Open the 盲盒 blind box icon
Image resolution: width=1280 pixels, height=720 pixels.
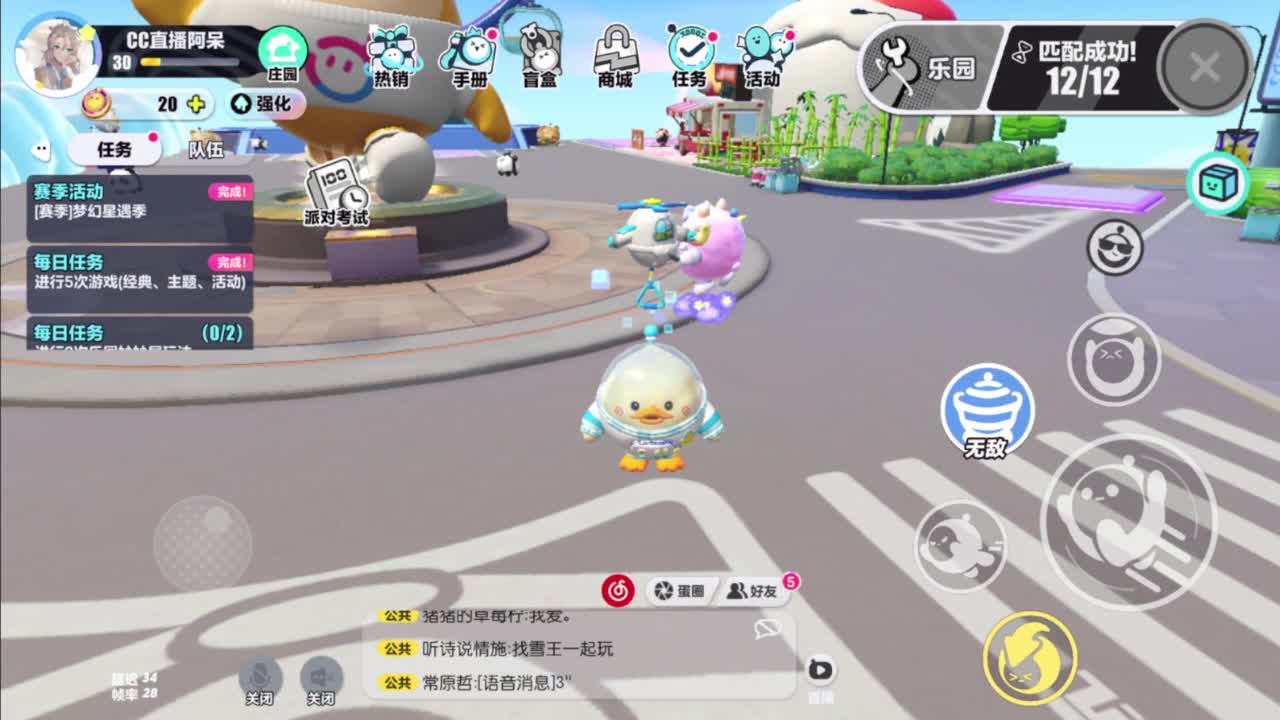coord(540,50)
